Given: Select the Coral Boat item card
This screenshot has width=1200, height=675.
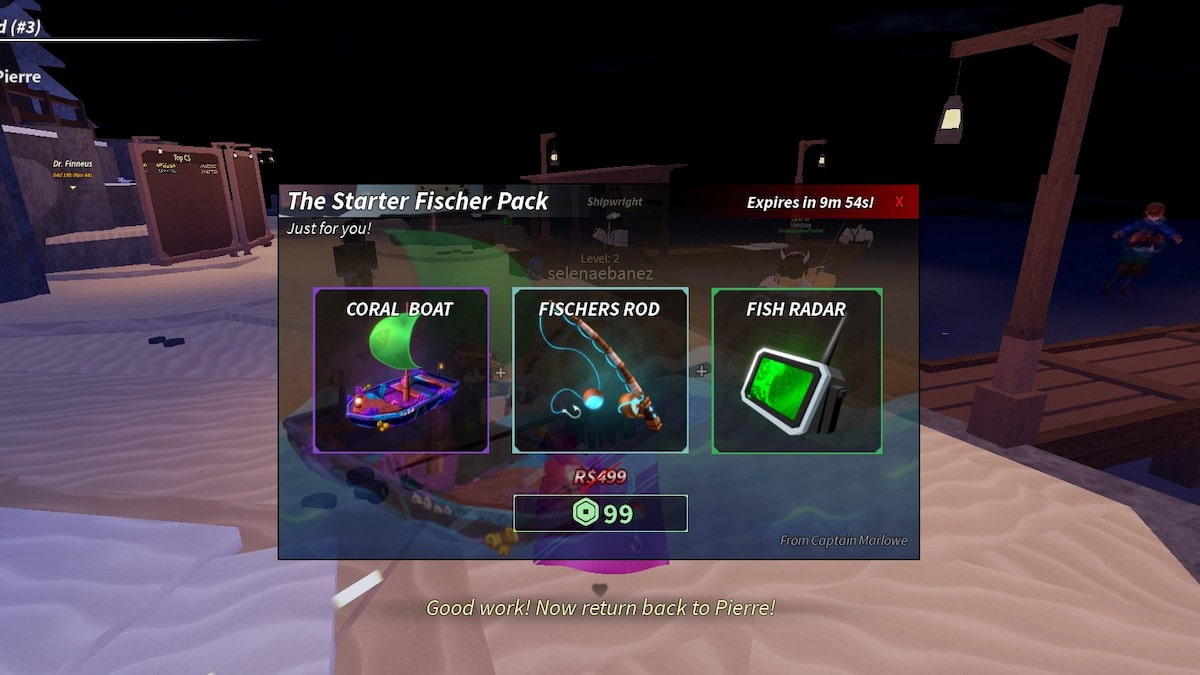Looking at the screenshot, I should [x=401, y=371].
